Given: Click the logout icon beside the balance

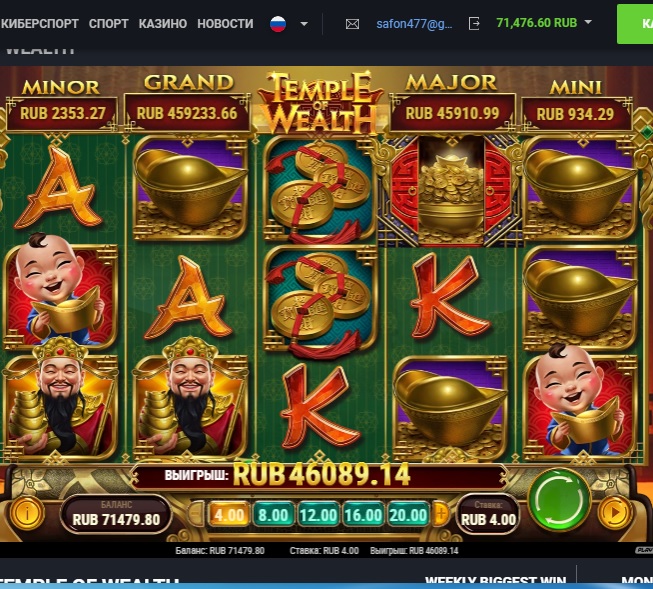Looking at the screenshot, I should (474, 23).
